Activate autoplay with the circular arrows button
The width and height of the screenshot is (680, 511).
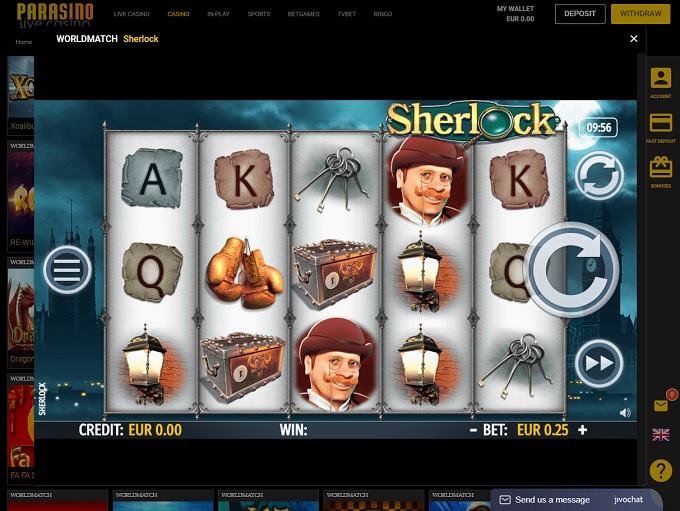pyautogui.click(x=599, y=176)
